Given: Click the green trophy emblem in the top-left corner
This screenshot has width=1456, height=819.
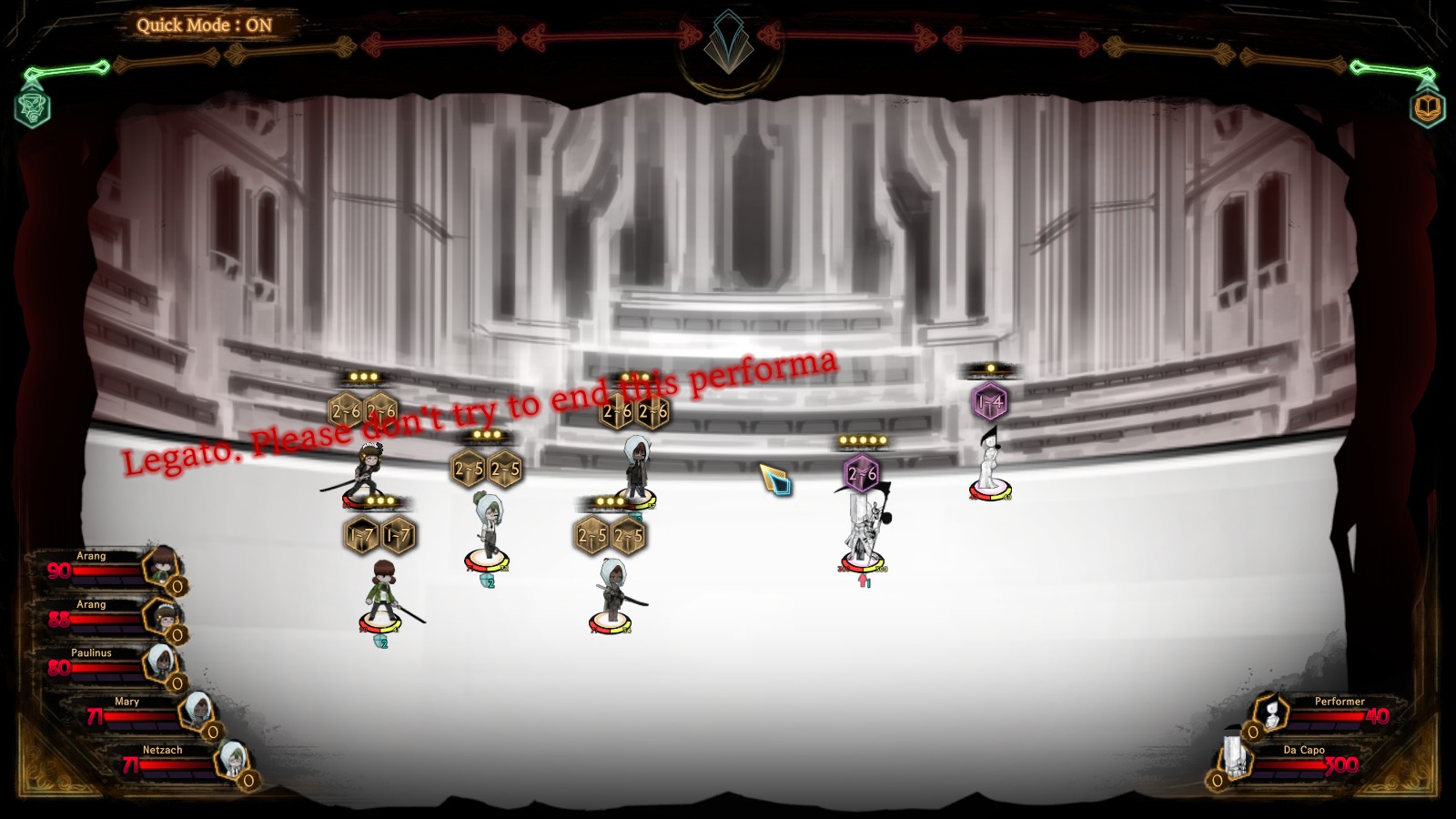Looking at the screenshot, I should pos(32,109).
